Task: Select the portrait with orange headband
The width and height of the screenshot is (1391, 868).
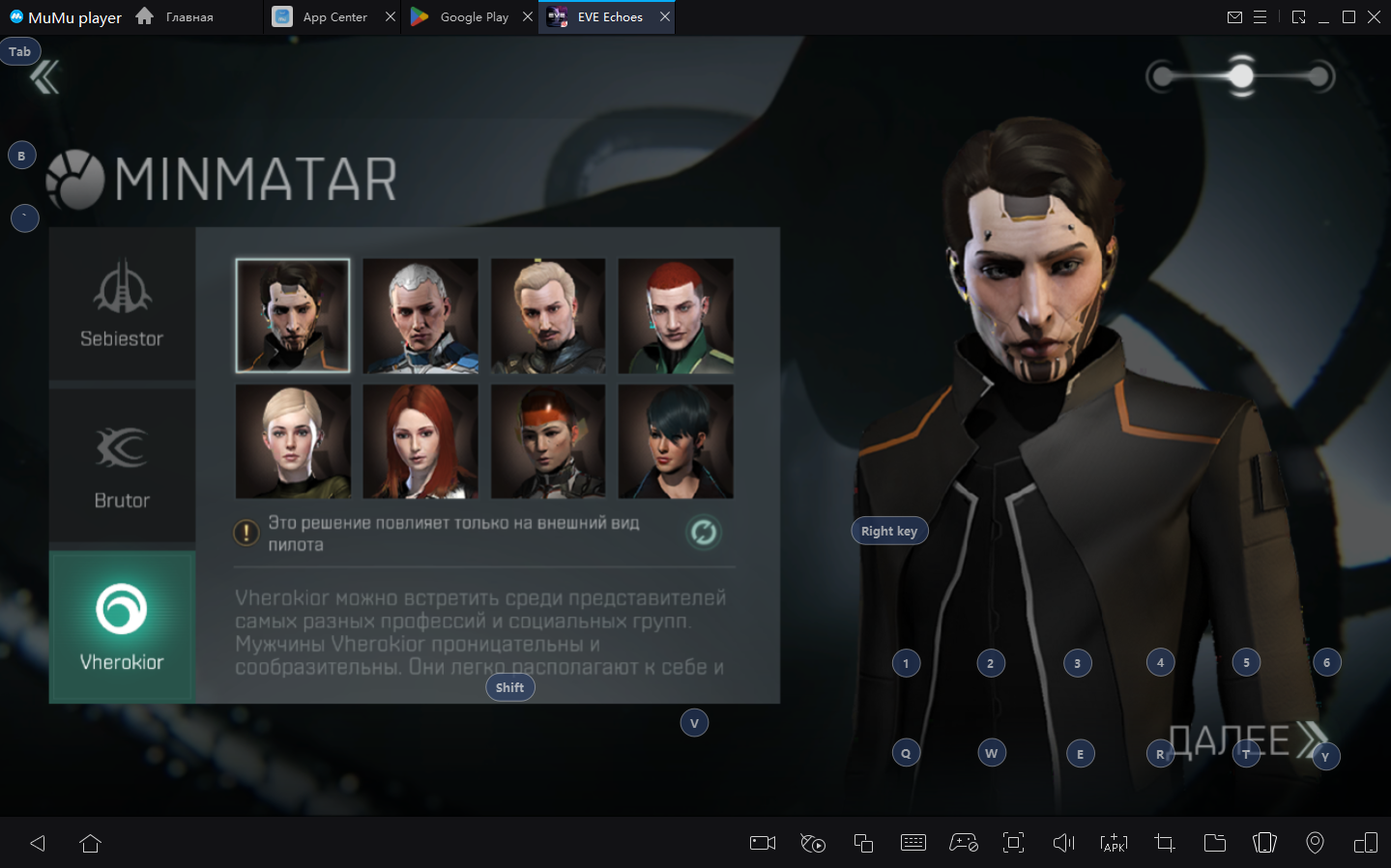Action: pos(548,442)
